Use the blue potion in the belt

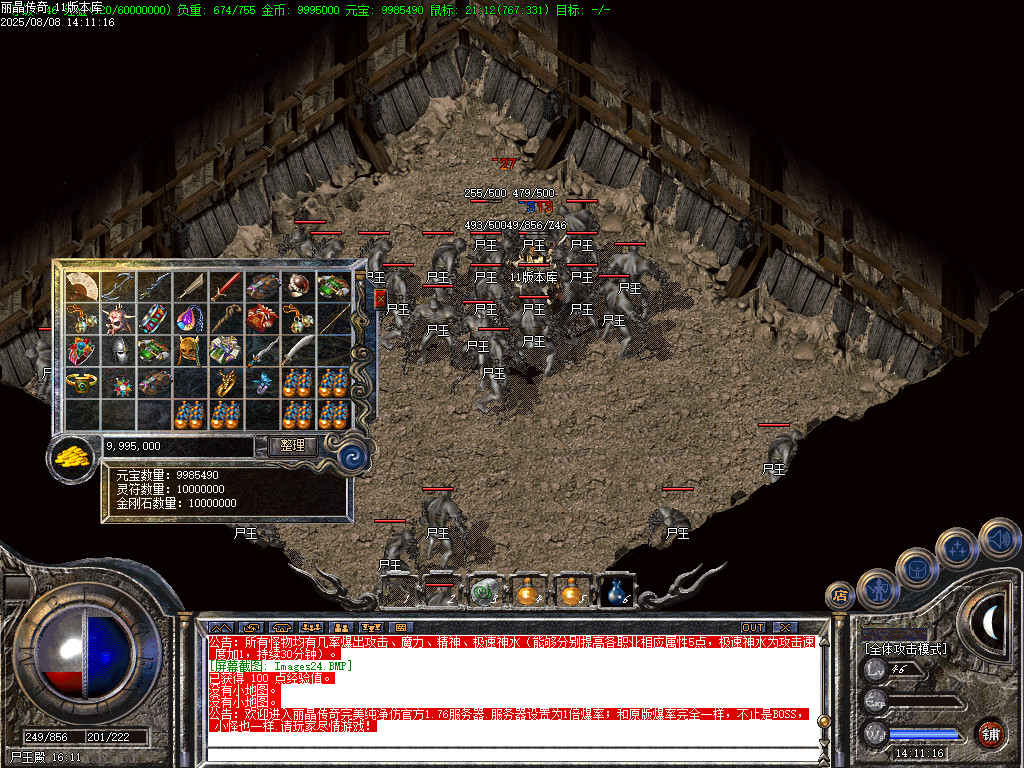tap(616, 592)
